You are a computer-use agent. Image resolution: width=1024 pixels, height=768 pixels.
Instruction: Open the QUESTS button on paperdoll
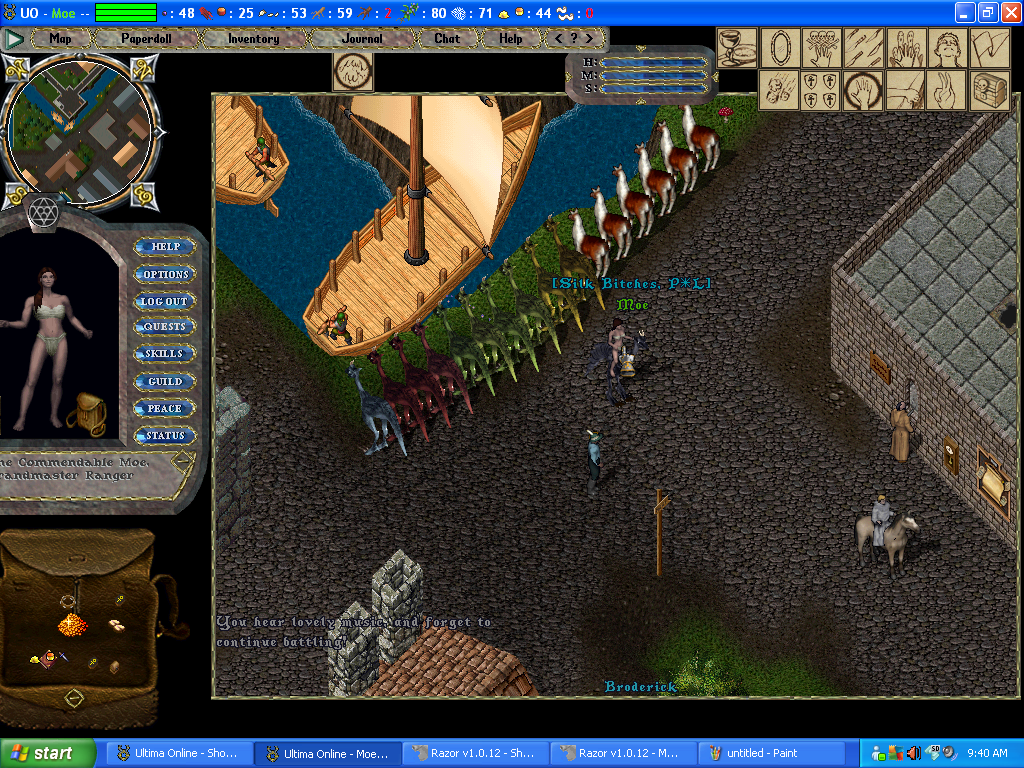pos(165,327)
